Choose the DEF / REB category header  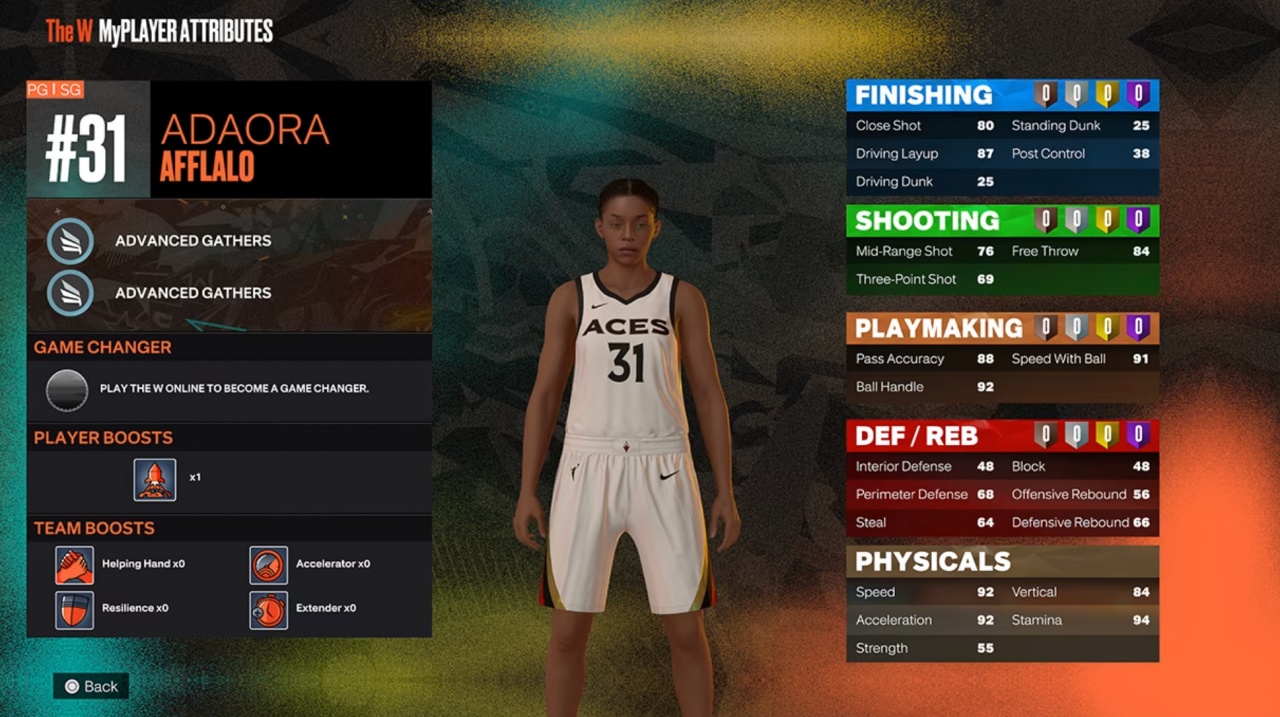pyautogui.click(x=916, y=436)
